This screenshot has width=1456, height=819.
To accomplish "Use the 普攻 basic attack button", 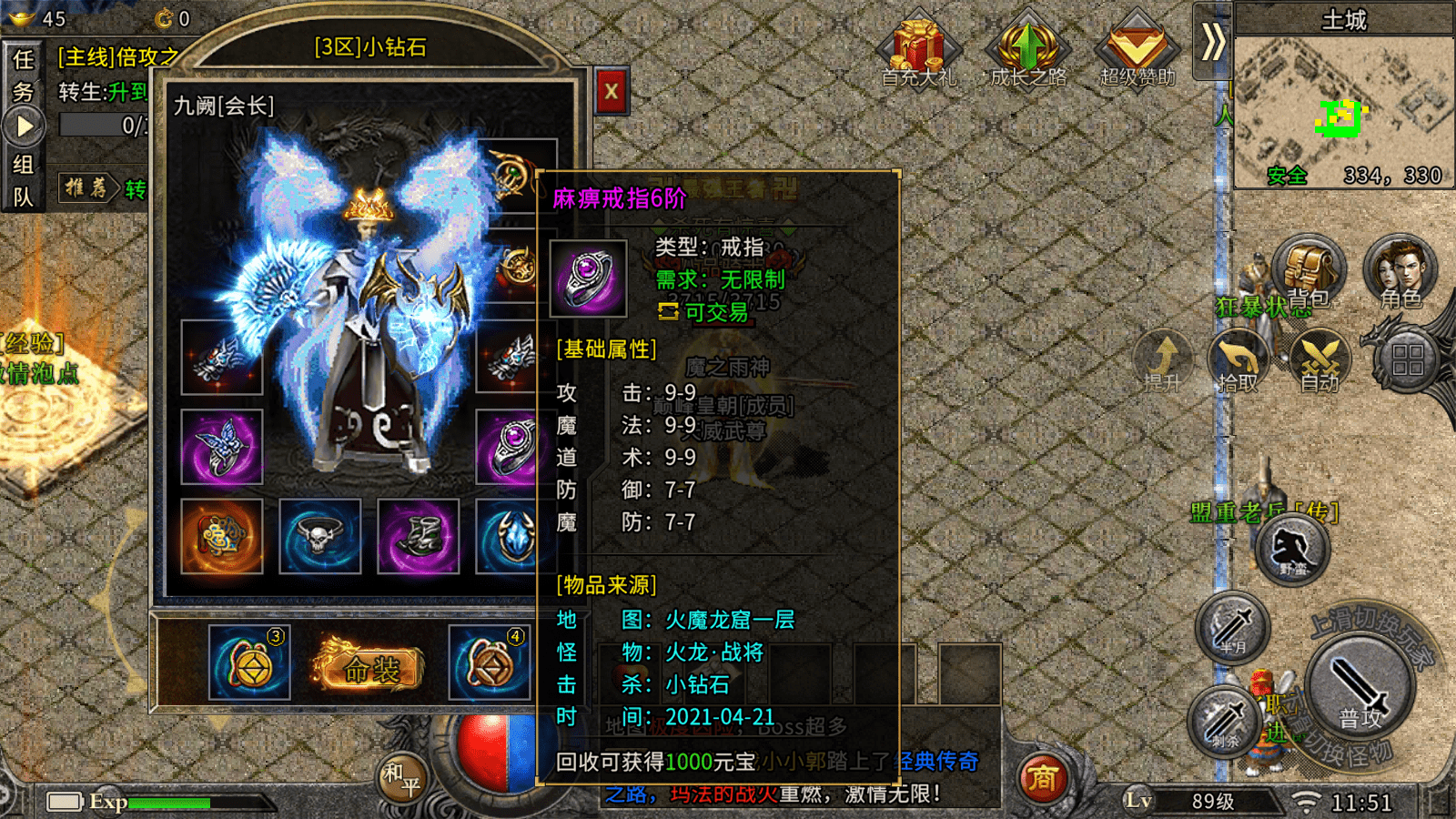I will pyautogui.click(x=1360, y=691).
